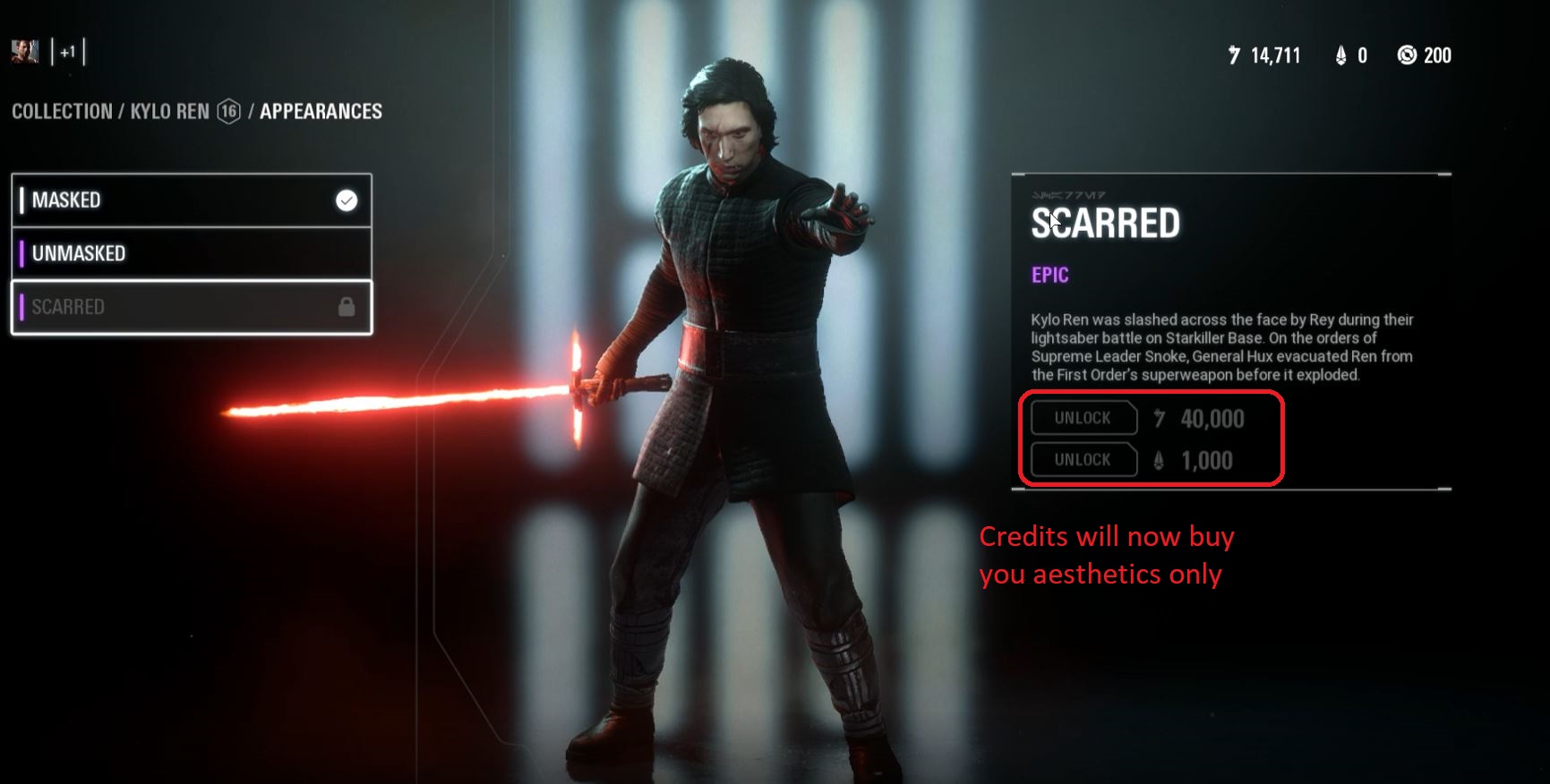Return to Kylo Ren breadcrumb

(170, 112)
